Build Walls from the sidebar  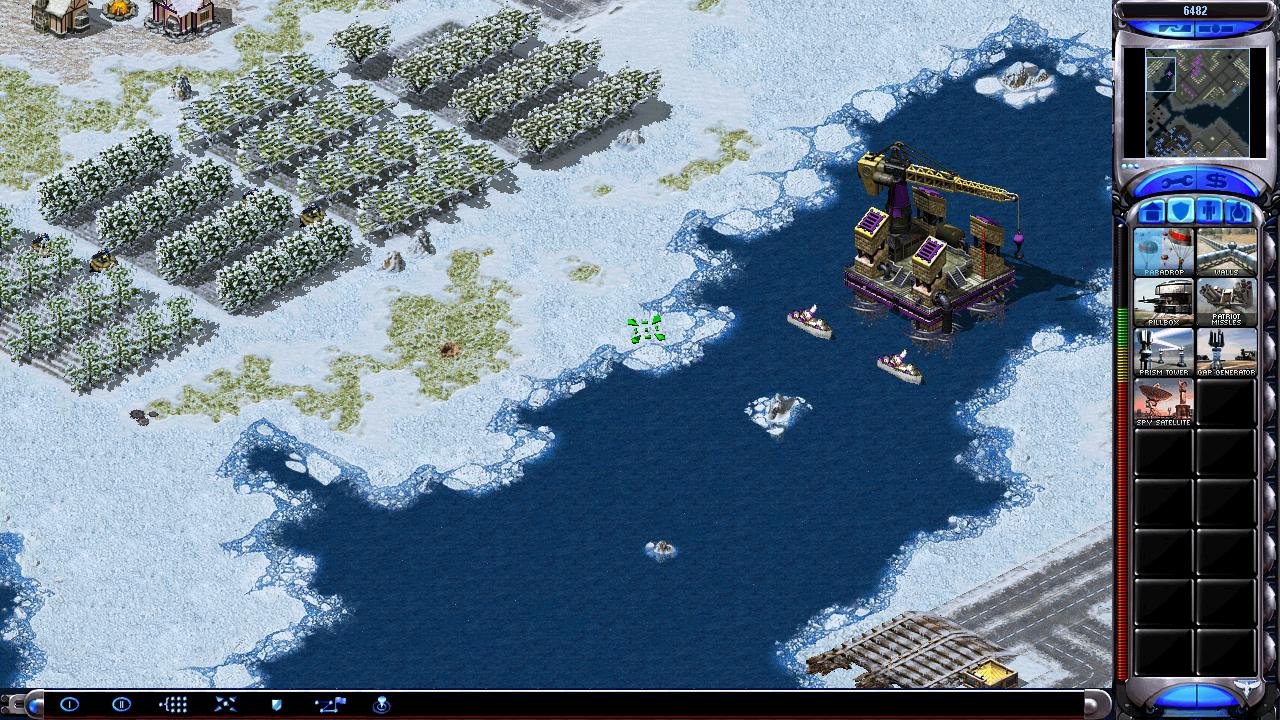point(1226,252)
